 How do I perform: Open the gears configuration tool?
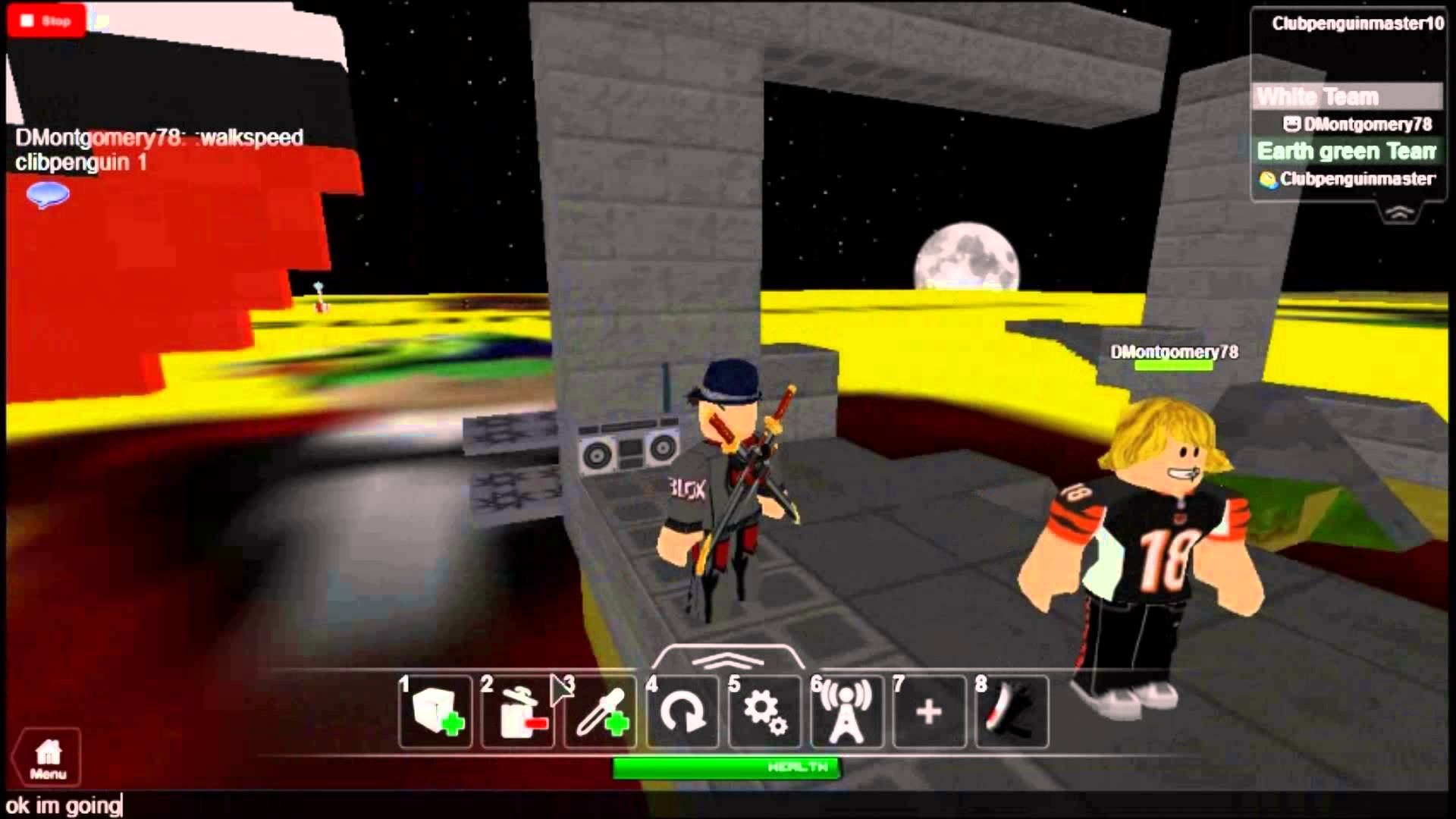click(764, 712)
